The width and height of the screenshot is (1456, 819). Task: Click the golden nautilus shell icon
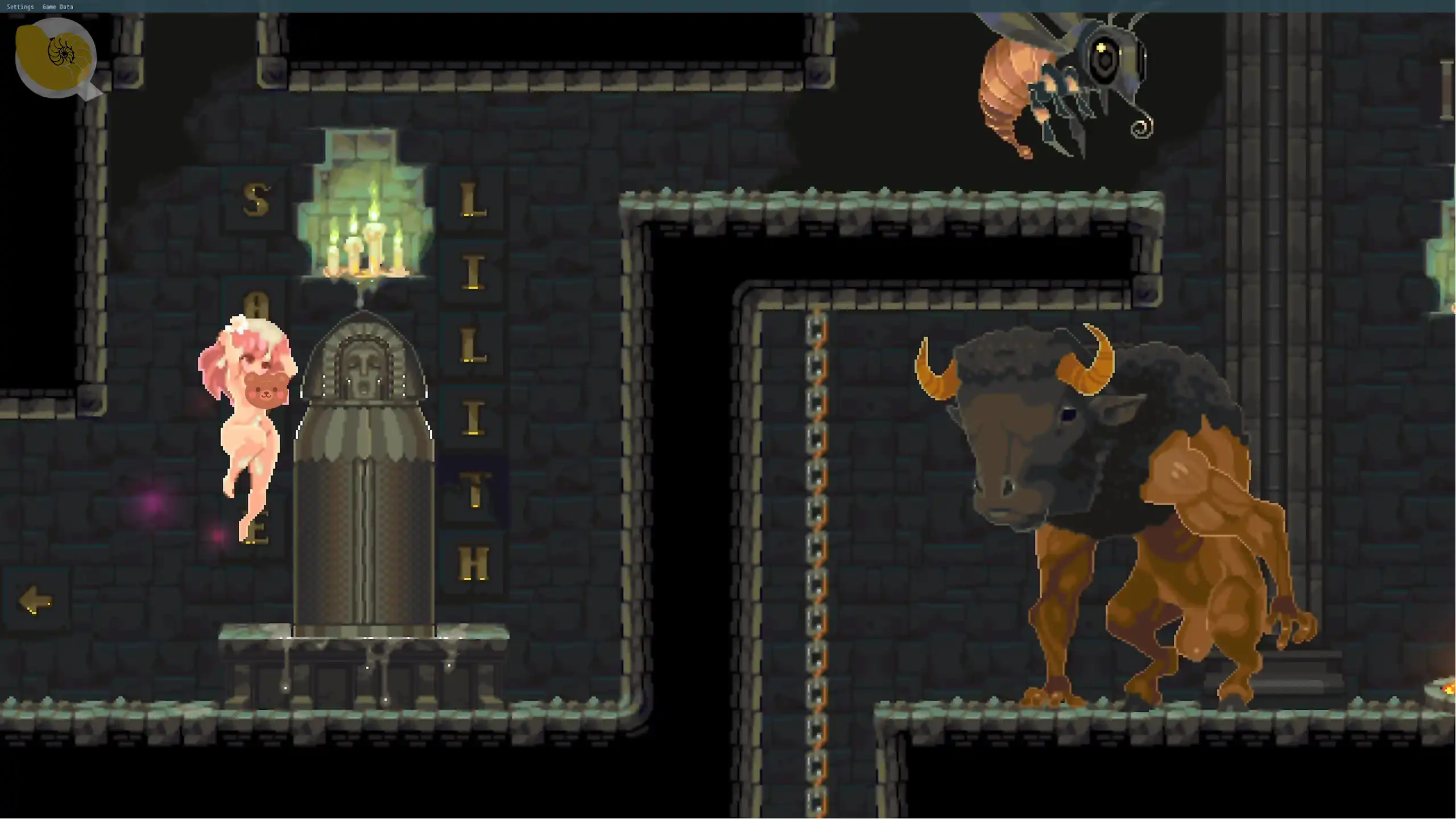click(x=55, y=56)
